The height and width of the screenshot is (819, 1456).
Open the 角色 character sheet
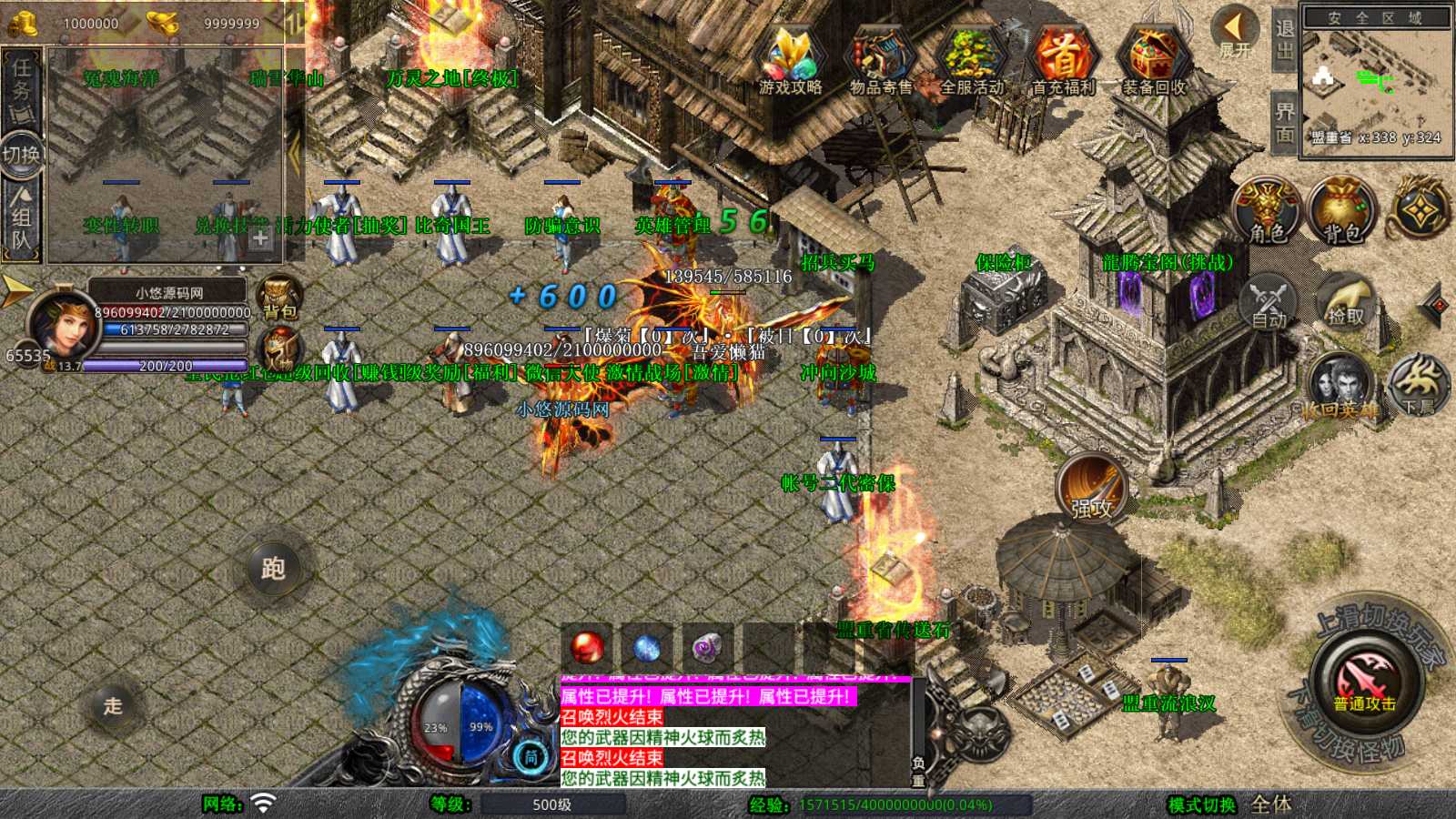[x=1267, y=211]
